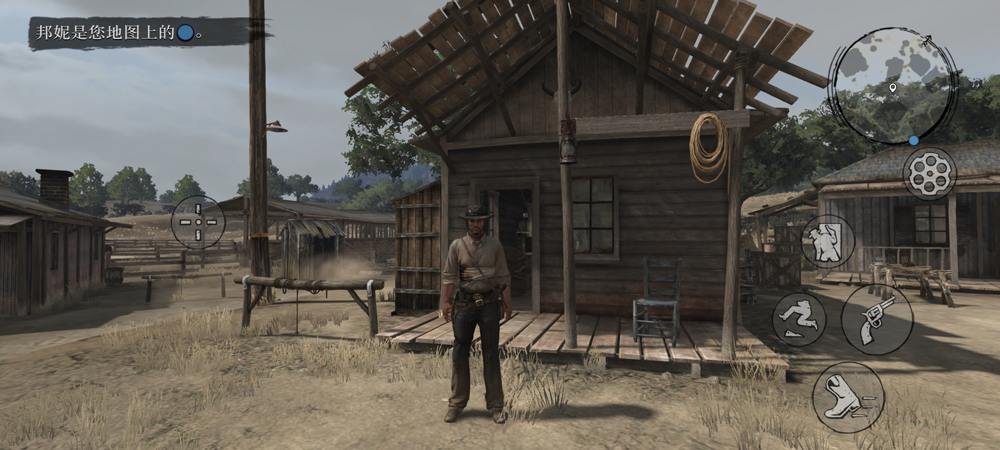The width and height of the screenshot is (1000, 450).
Task: Open the revolver cylinder weapon wheel
Action: 930,174
